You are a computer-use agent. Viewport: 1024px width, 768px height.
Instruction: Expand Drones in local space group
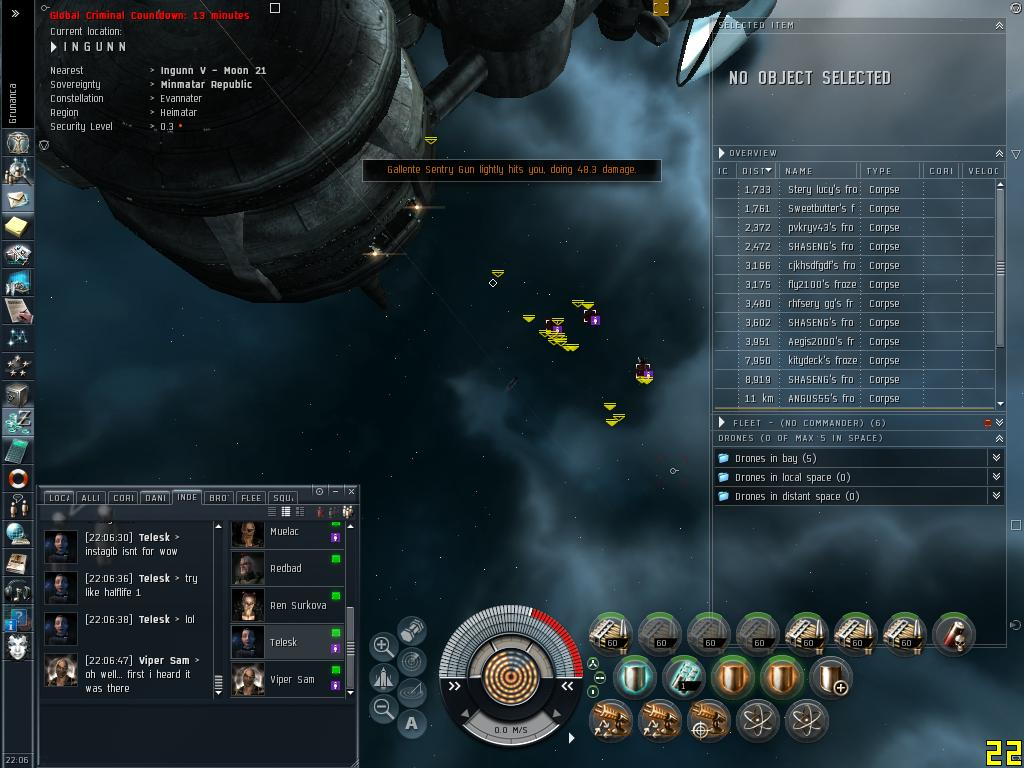coord(996,477)
